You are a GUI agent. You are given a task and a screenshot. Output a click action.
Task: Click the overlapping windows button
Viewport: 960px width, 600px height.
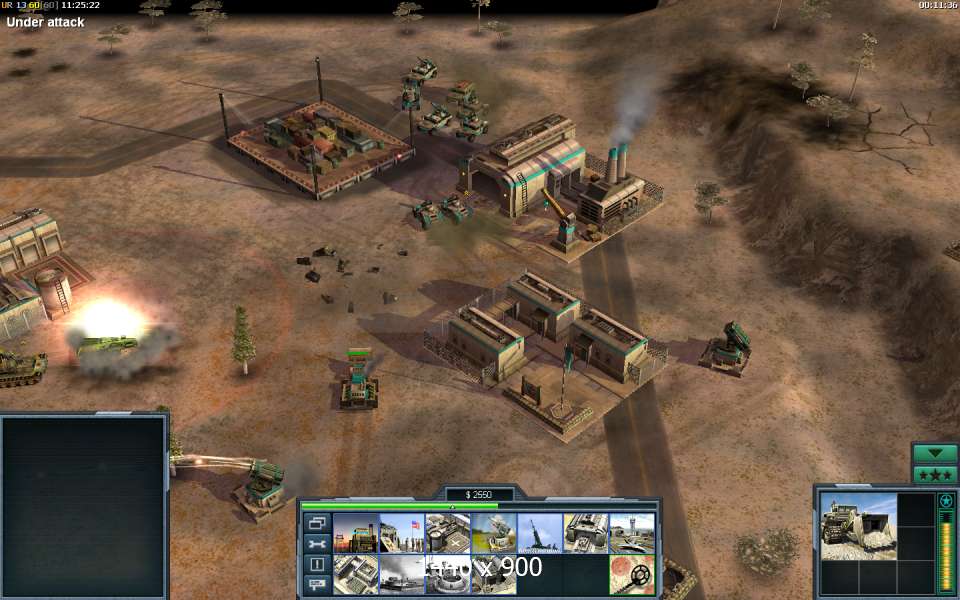point(316,523)
